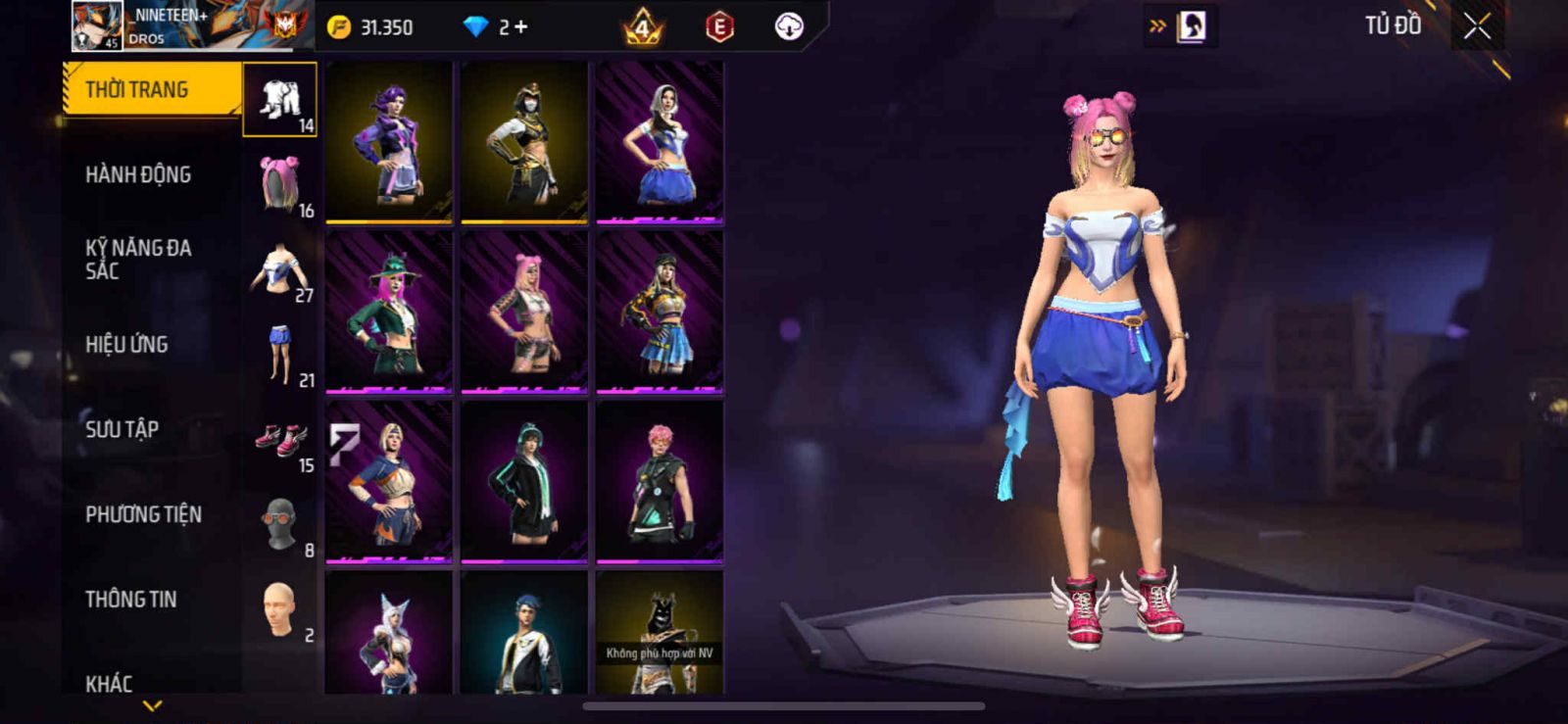Choose the mask subcategory icon
Viewport: 1568px width, 724px height.
[x=280, y=524]
